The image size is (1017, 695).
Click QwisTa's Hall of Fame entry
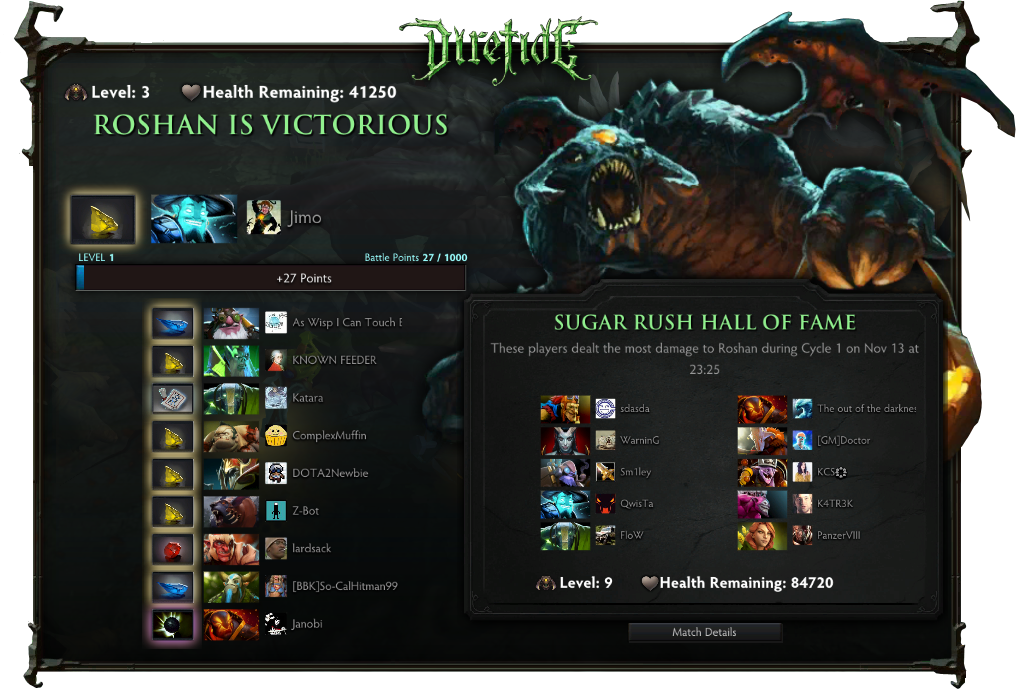point(636,504)
